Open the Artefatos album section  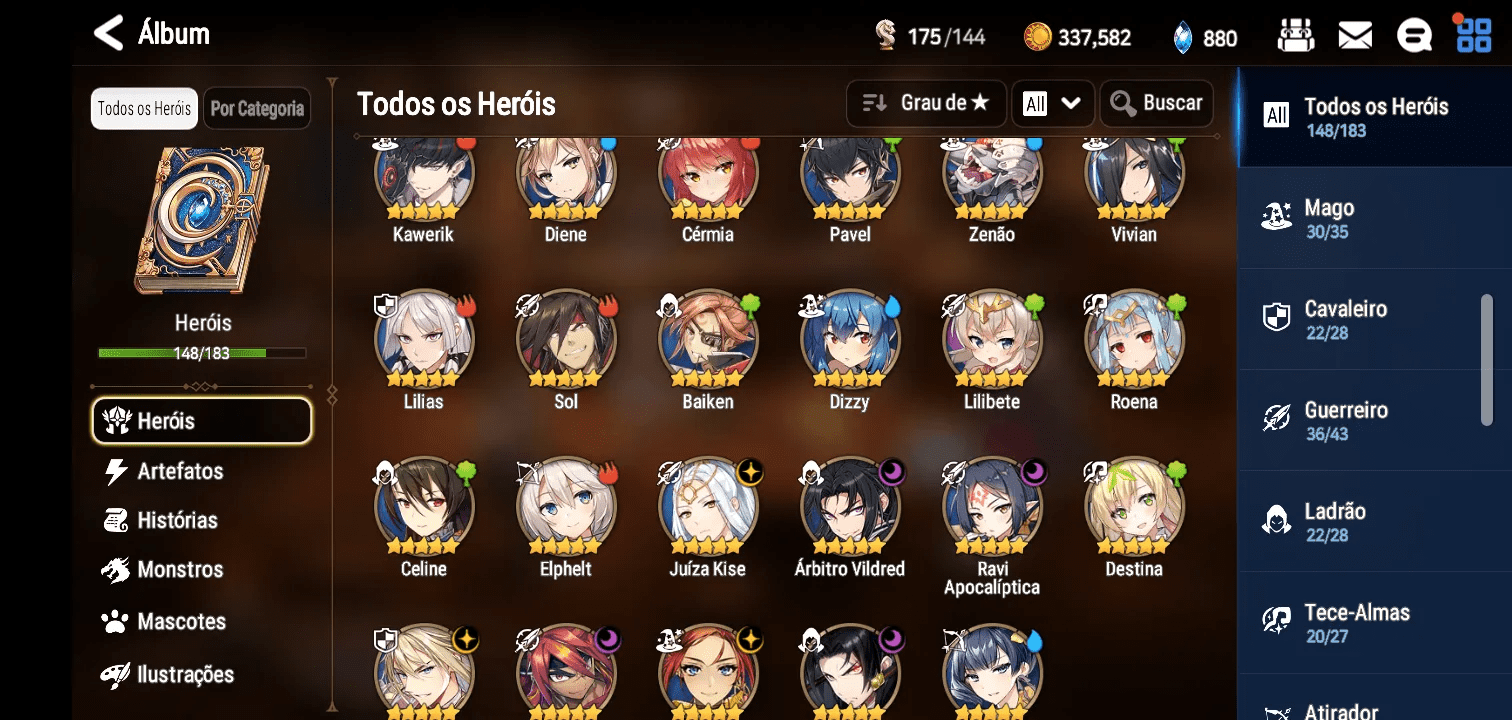pyautogui.click(x=180, y=471)
